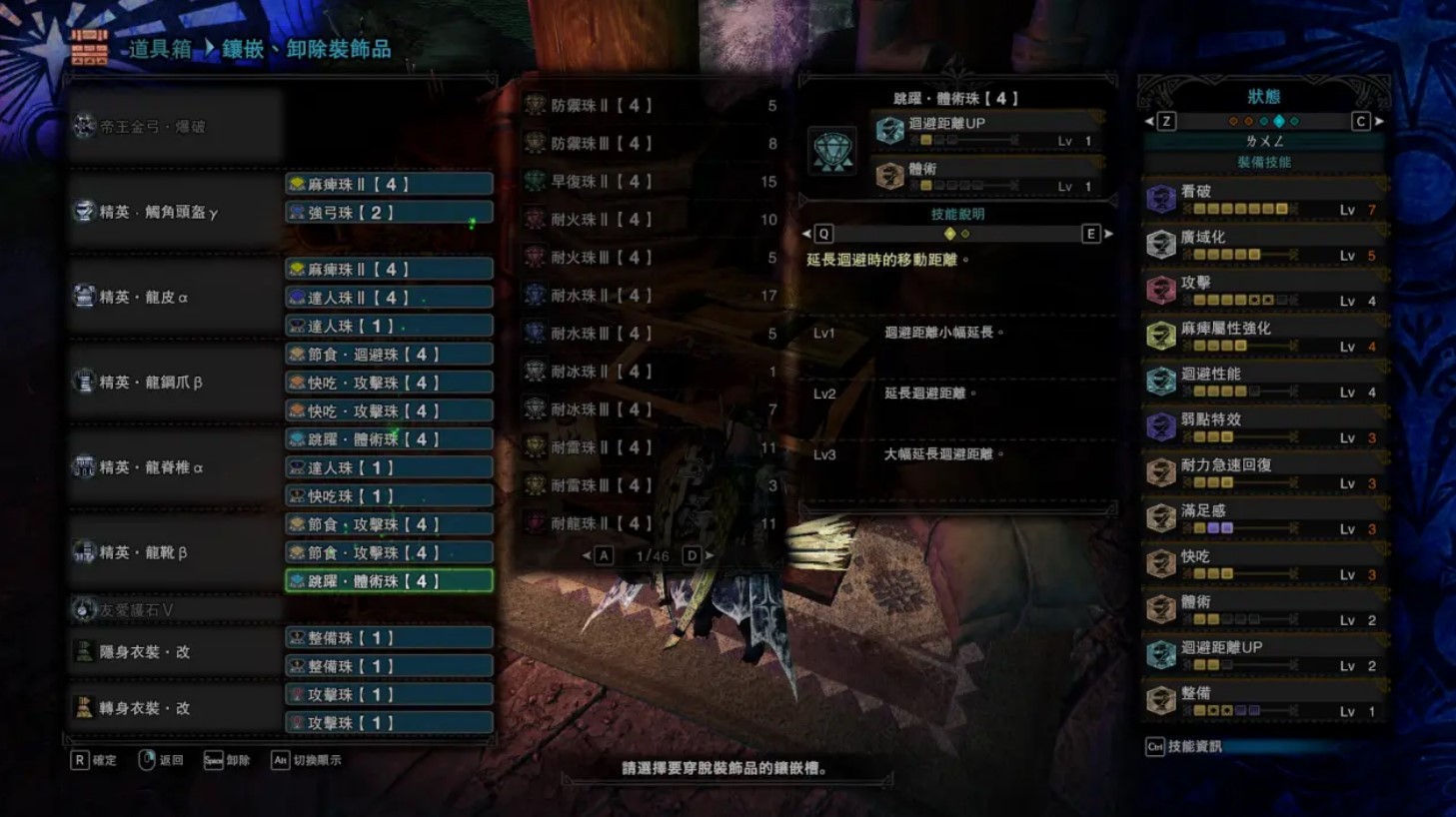Click the 快吃 skill icon
Image resolution: width=1456 pixels, height=817 pixels.
coord(1160,561)
